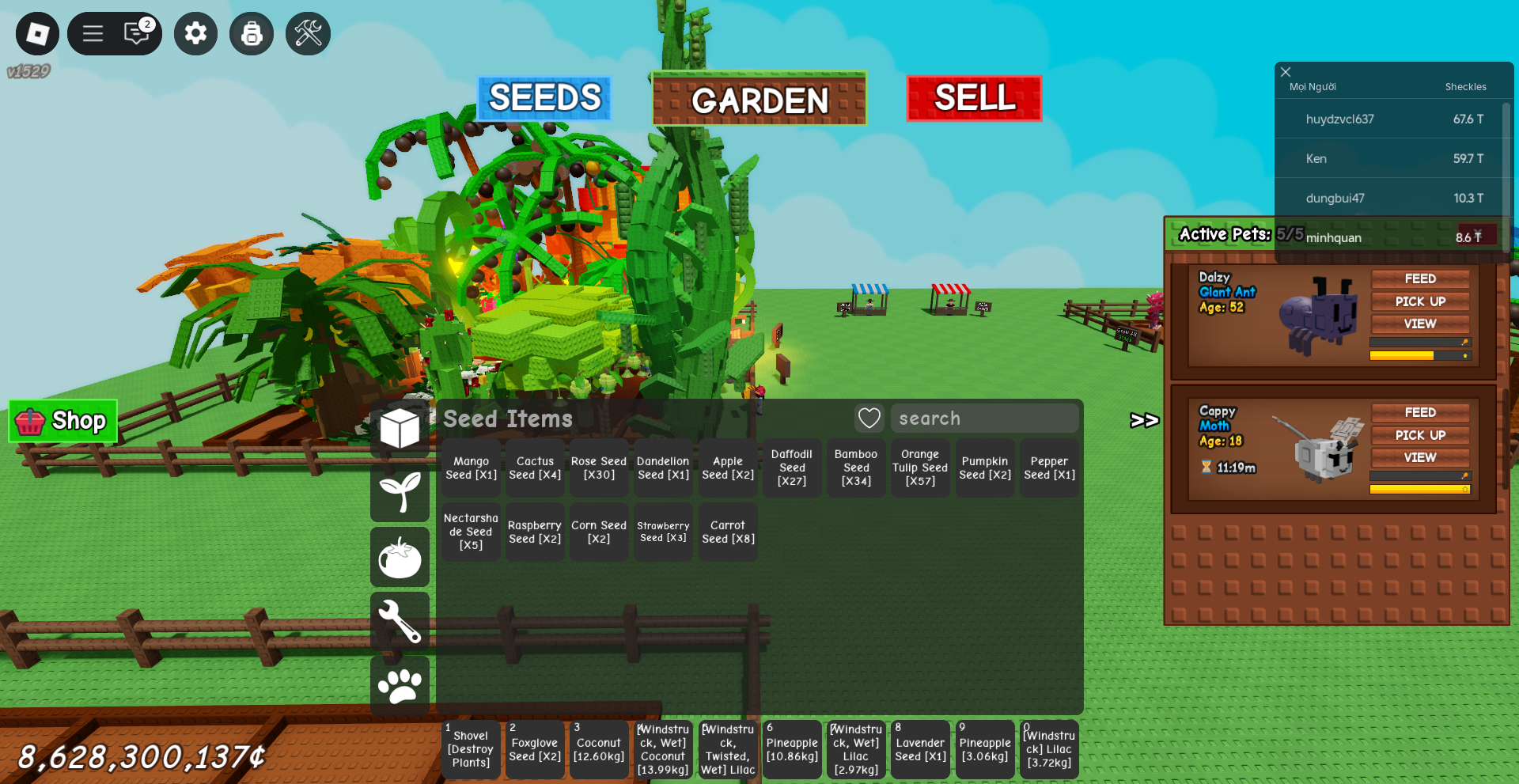Image resolution: width=1519 pixels, height=784 pixels.
Task: Open Roblox settings gear icon
Action: pyautogui.click(x=195, y=33)
